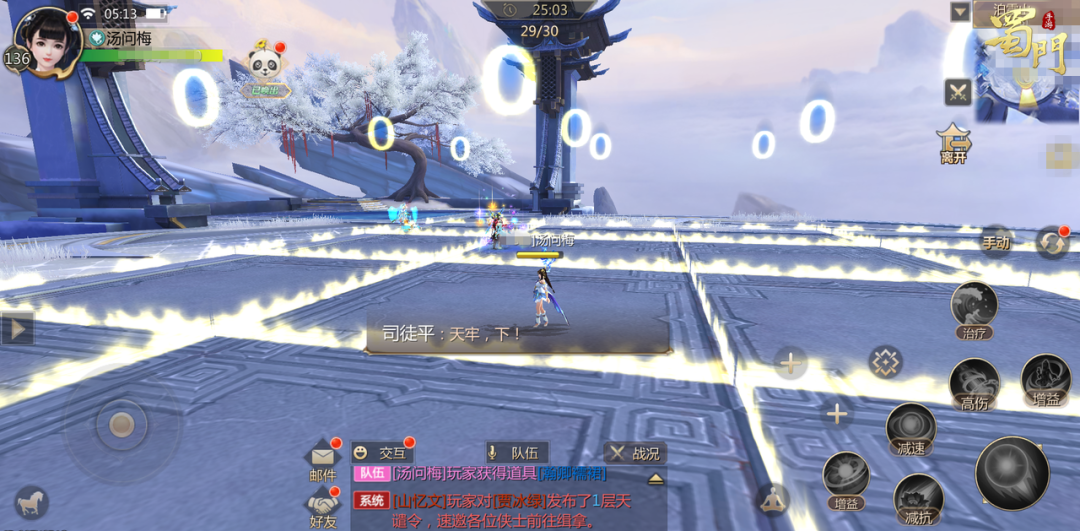
Task: Click the 交互 interaction button
Action: [382, 453]
